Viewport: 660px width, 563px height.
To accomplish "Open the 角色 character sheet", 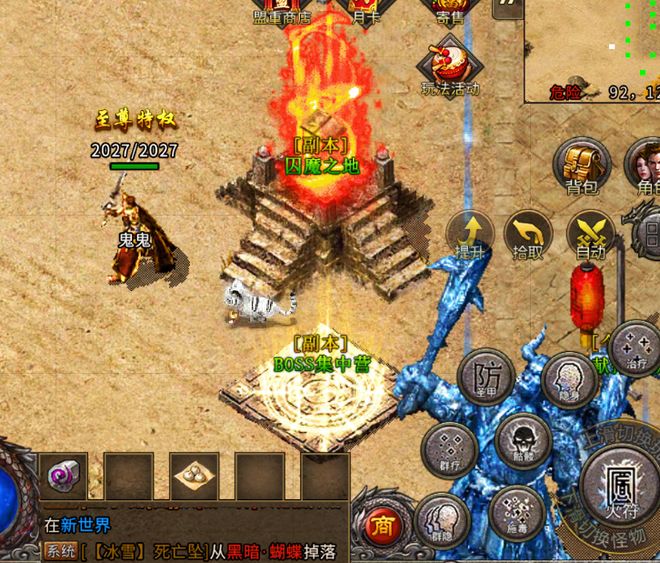I will tap(644, 164).
